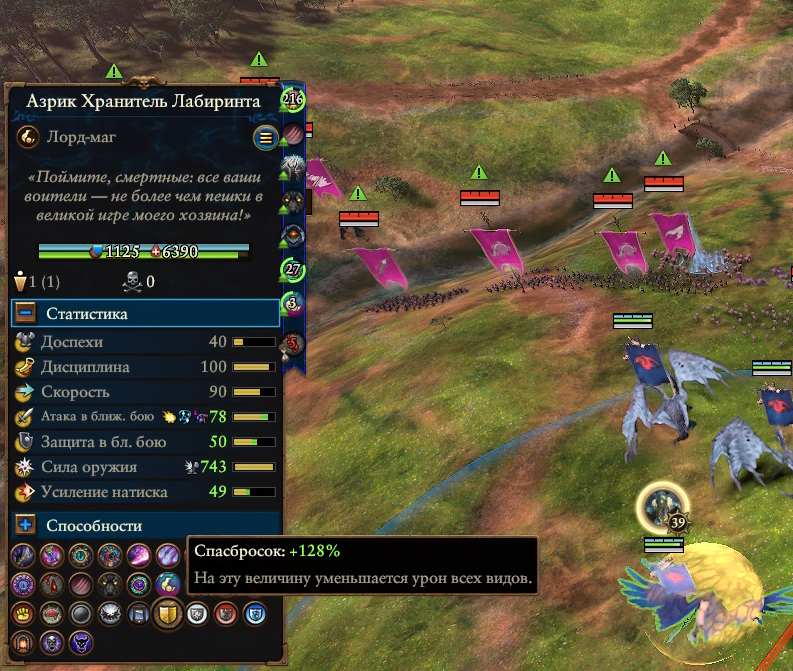Click the Лорд-маг unit type icon

pyautogui.click(x=27, y=137)
